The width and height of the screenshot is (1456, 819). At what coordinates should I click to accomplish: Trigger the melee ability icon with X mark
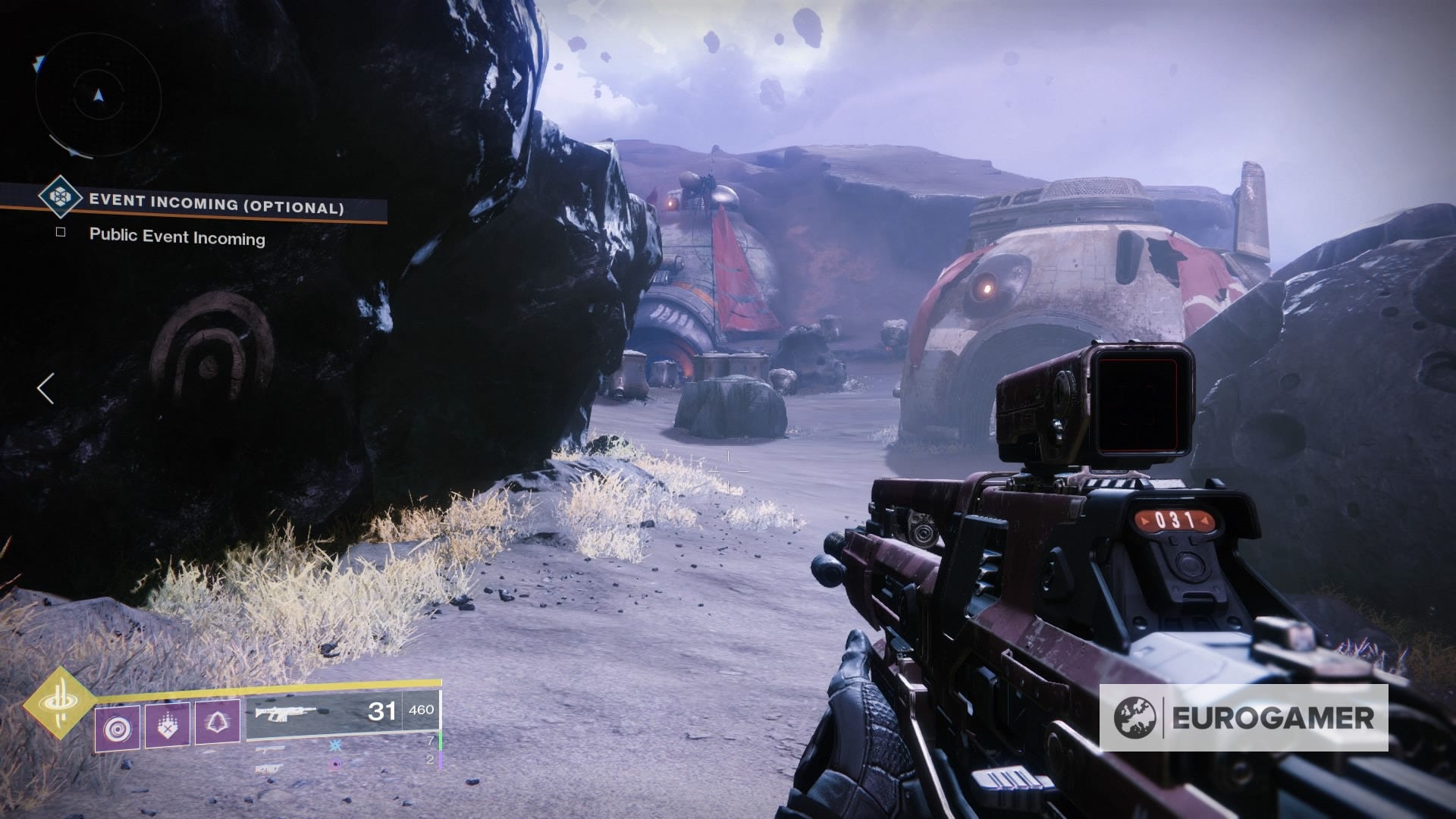(168, 725)
